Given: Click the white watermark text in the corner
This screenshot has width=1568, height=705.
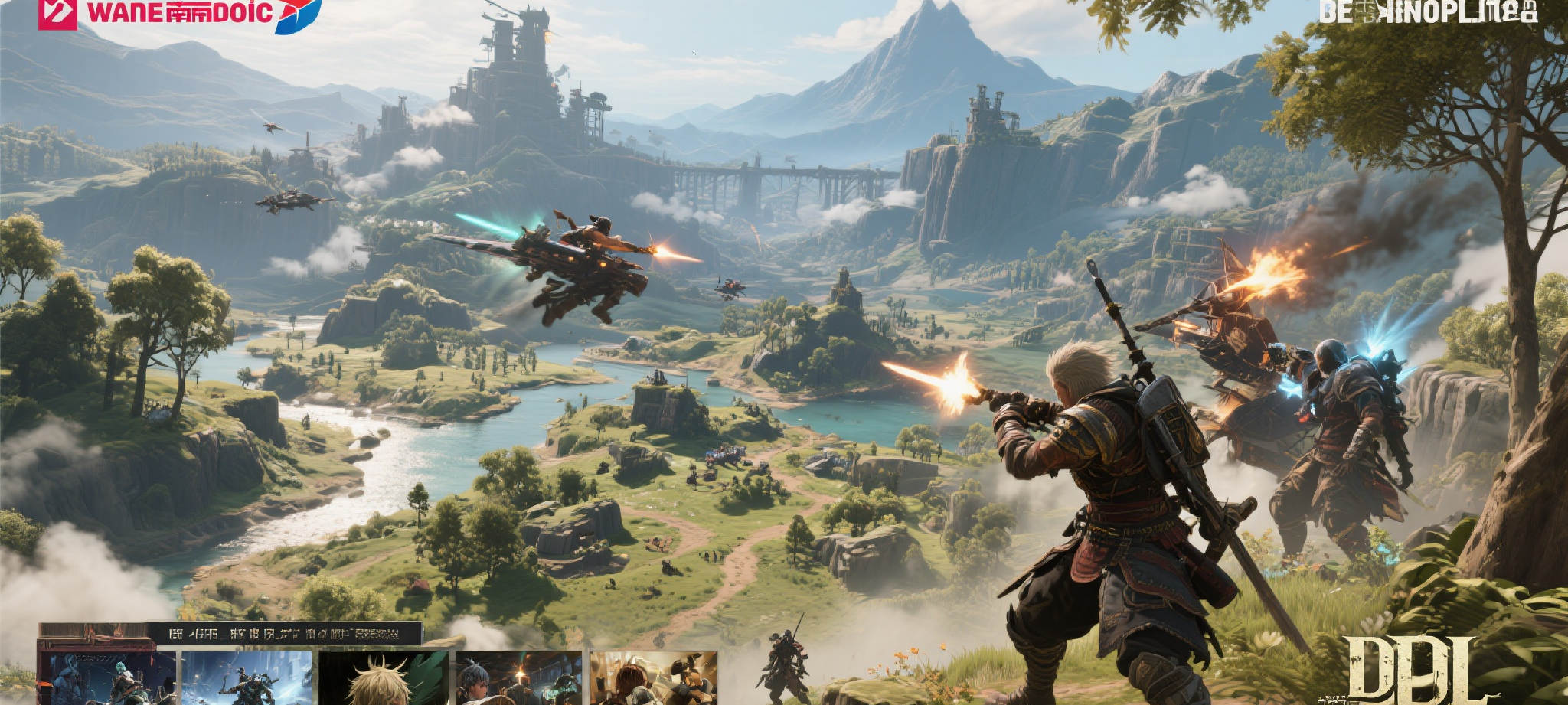Looking at the screenshot, I should tap(1428, 12).
